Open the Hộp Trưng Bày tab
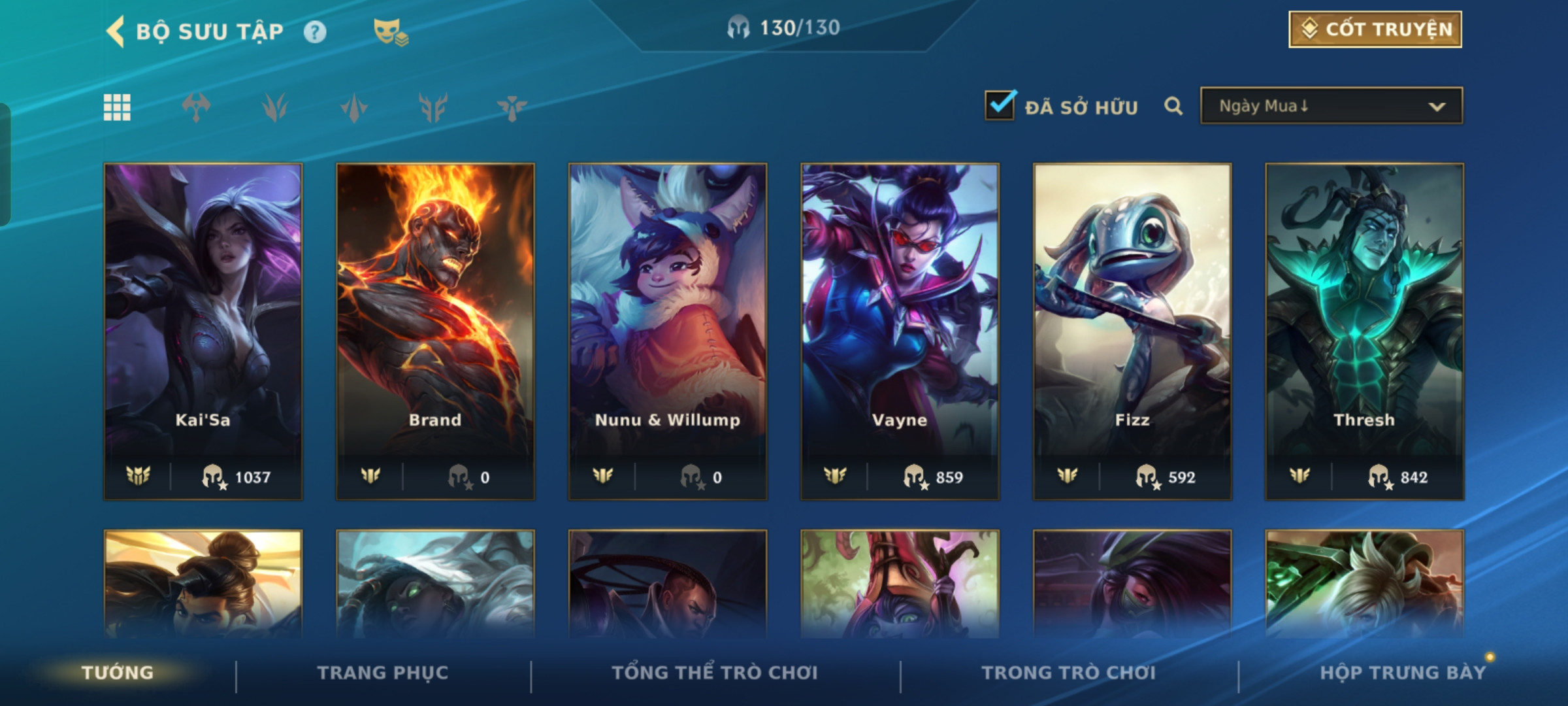 (x=1403, y=673)
